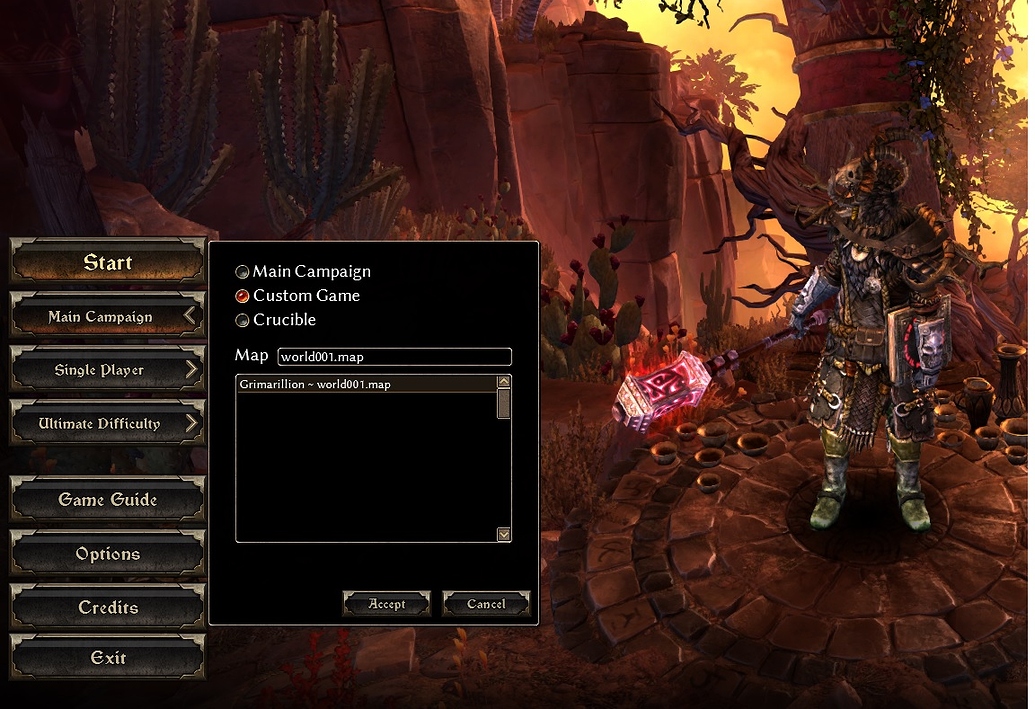This screenshot has height=709, width=1035.
Task: Exit the game
Action: pyautogui.click(x=107, y=658)
